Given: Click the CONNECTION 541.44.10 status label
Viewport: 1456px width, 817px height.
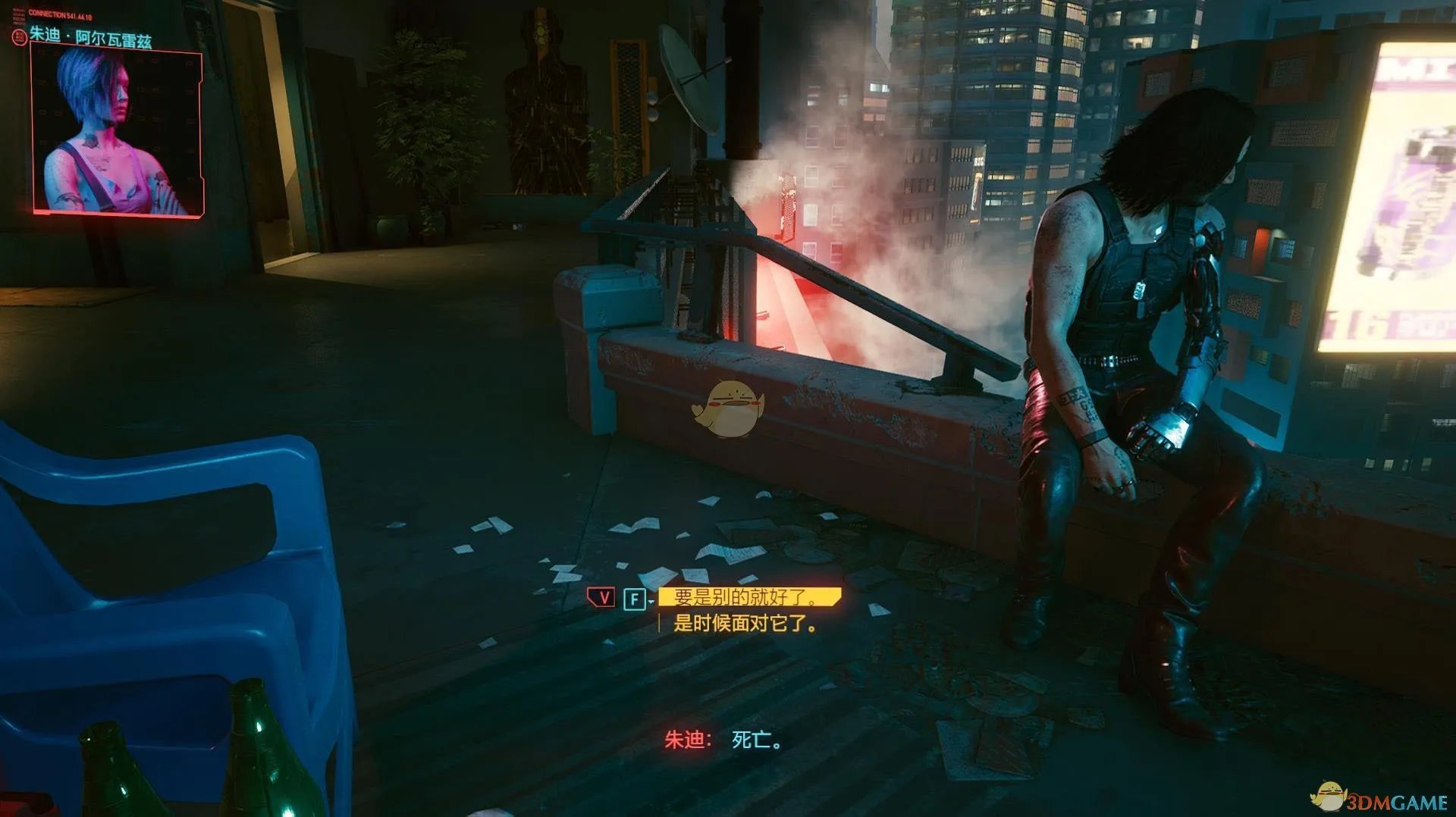Looking at the screenshot, I should [x=61, y=14].
